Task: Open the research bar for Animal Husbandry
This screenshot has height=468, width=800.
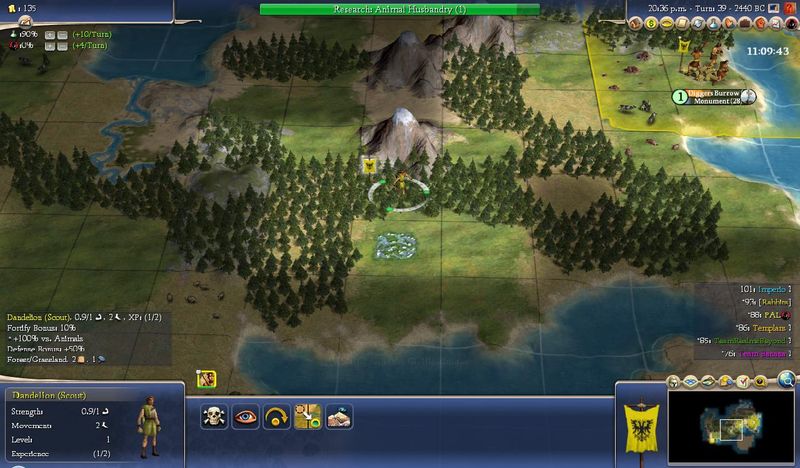Action: coord(399,9)
